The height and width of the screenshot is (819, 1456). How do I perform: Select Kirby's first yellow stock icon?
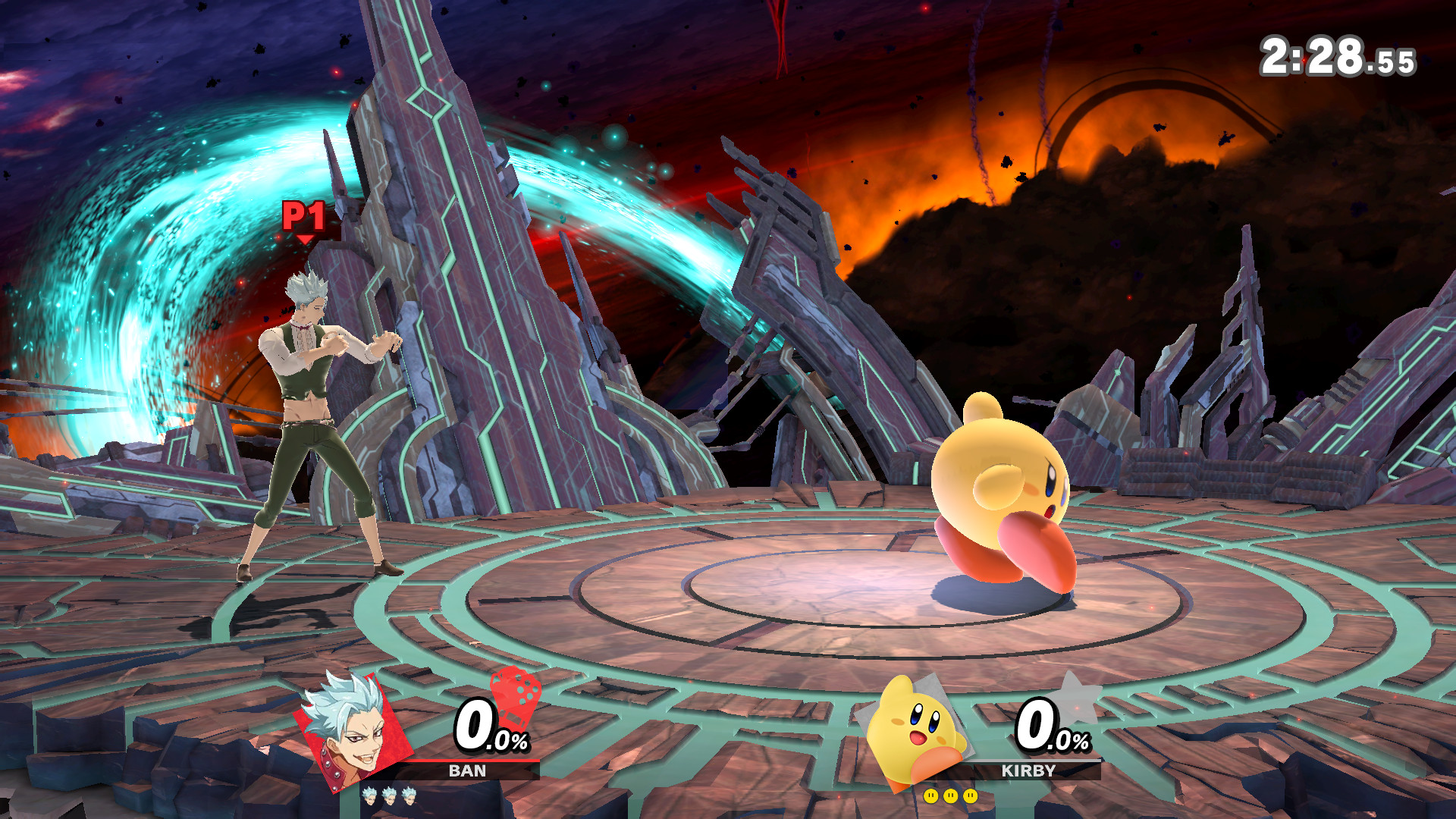point(932,796)
